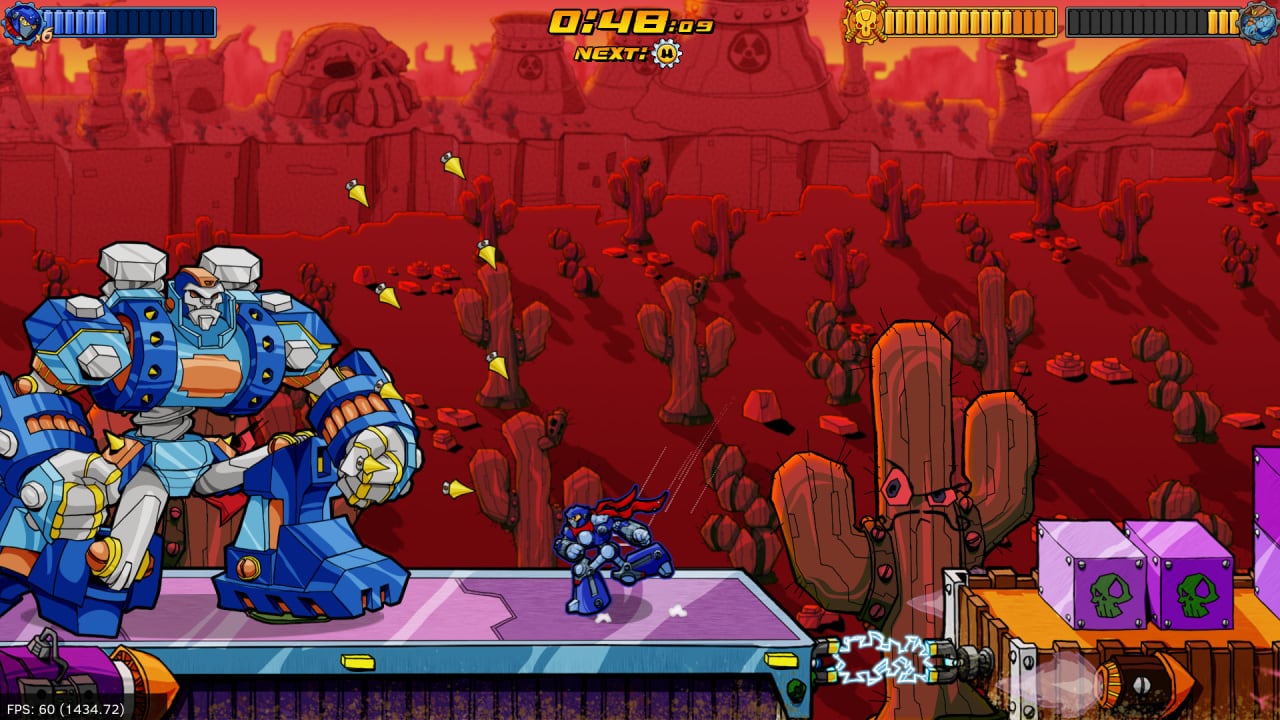Select the NEXT medal smiley gear icon
Screen dimensions: 1280x720
(x=666, y=53)
